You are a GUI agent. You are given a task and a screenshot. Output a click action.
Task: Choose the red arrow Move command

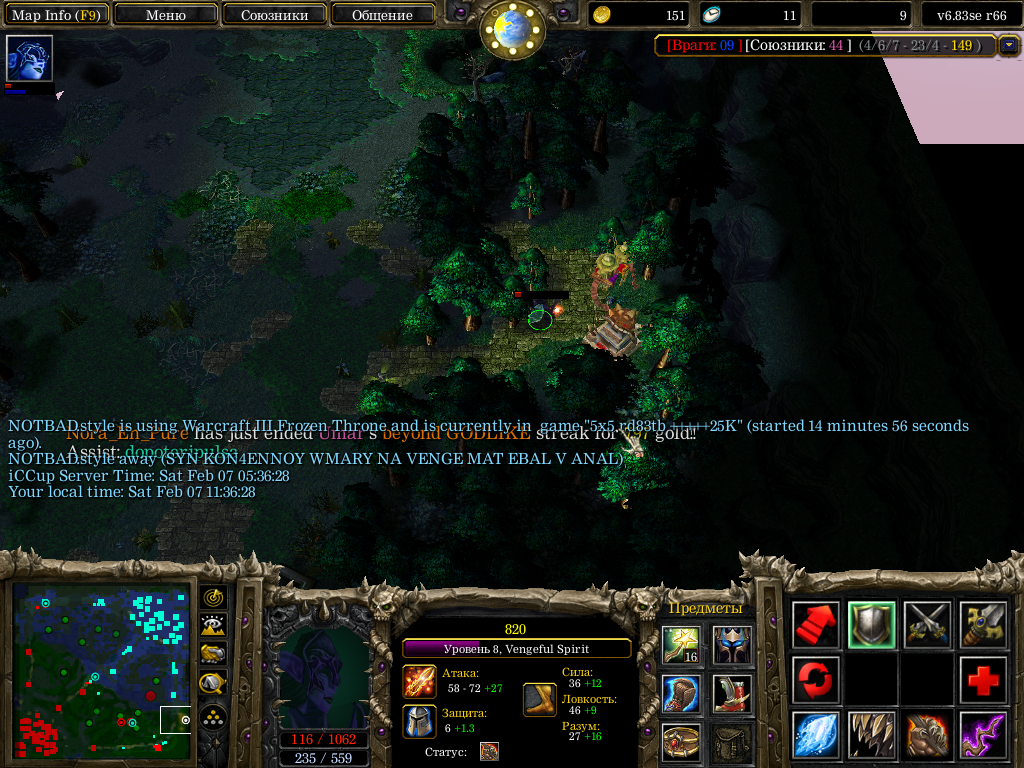[x=816, y=625]
